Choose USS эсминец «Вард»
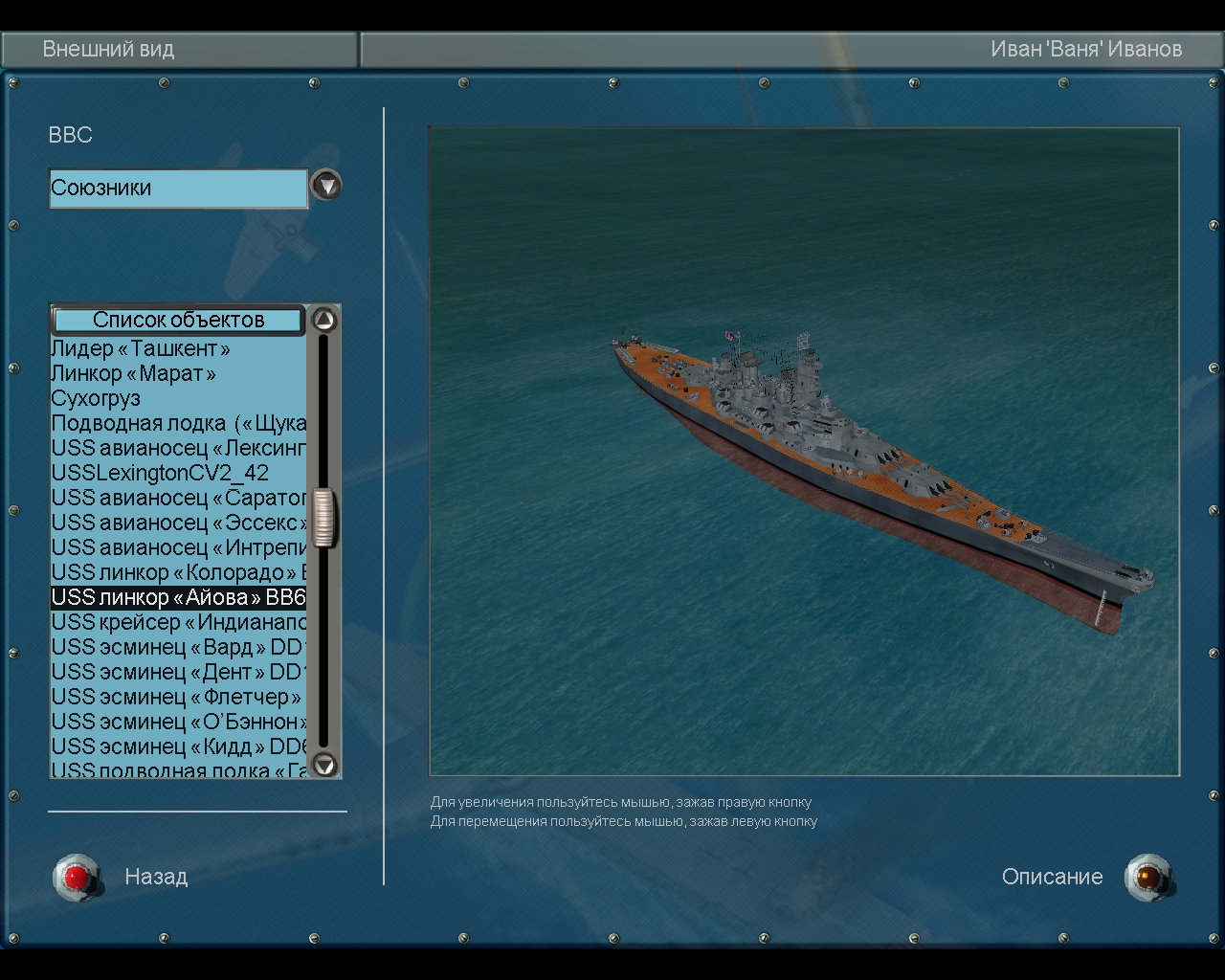1225x980 pixels. pos(178,647)
